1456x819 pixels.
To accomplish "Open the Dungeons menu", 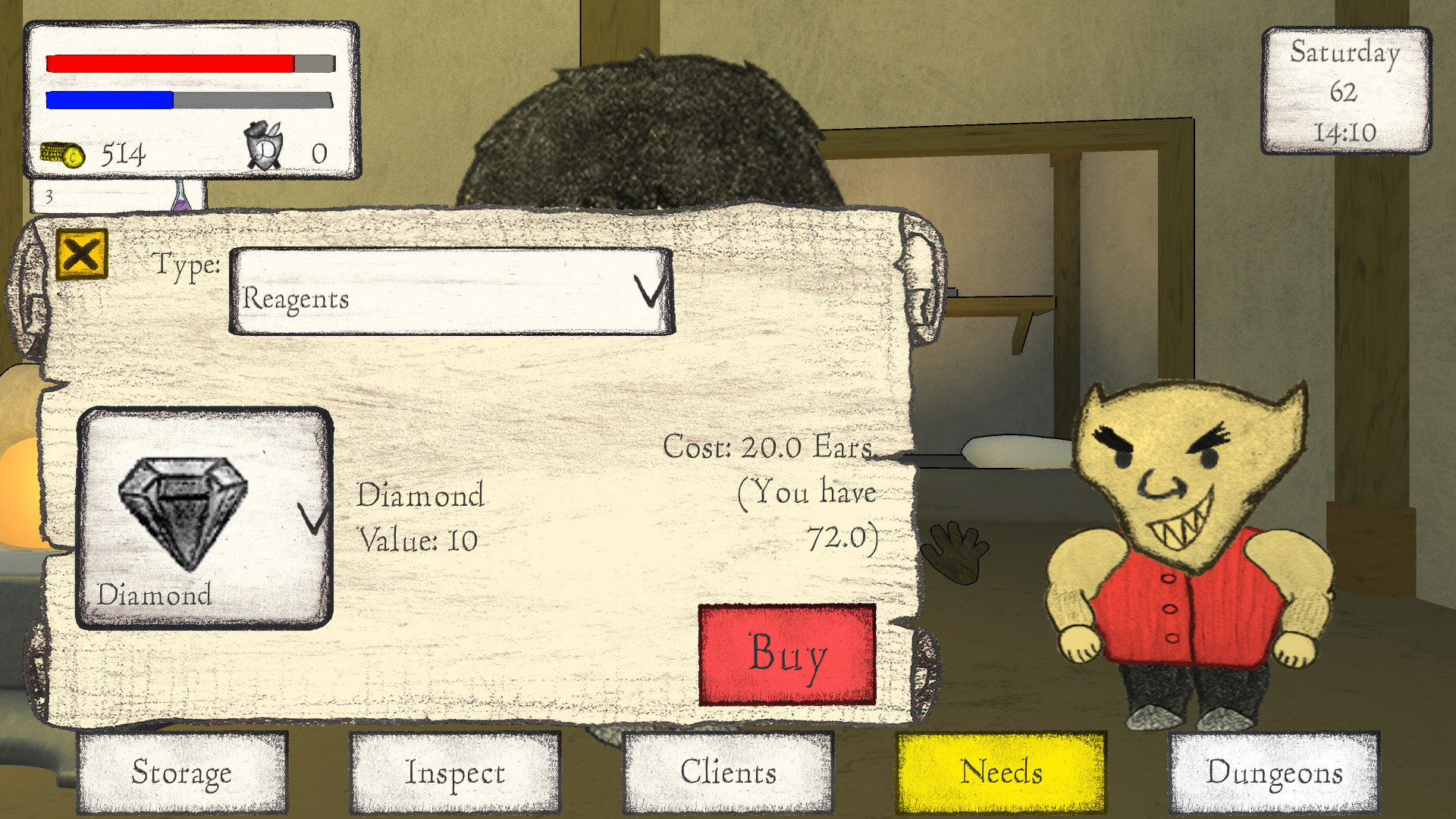I will tap(1274, 772).
